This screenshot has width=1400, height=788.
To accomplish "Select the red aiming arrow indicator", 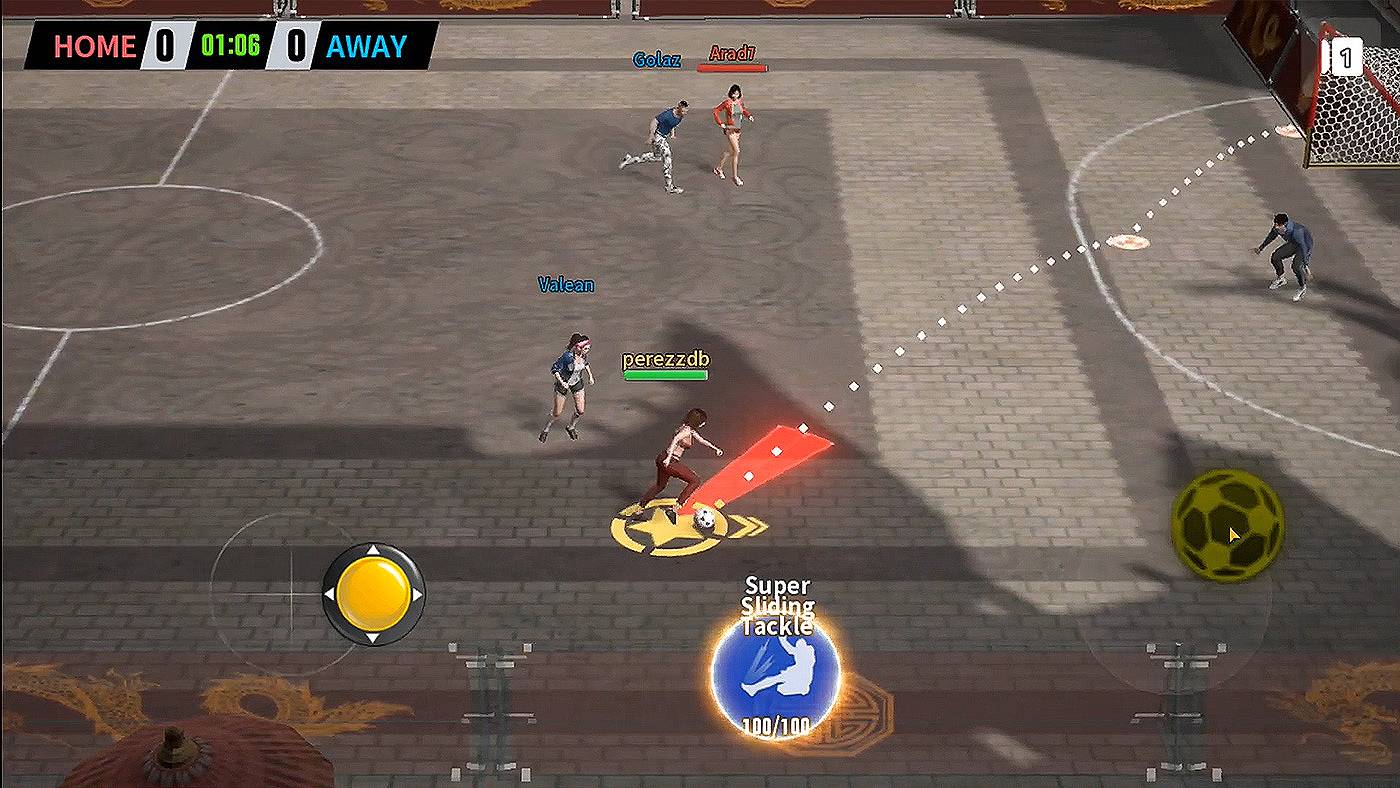I will pyautogui.click(x=775, y=460).
